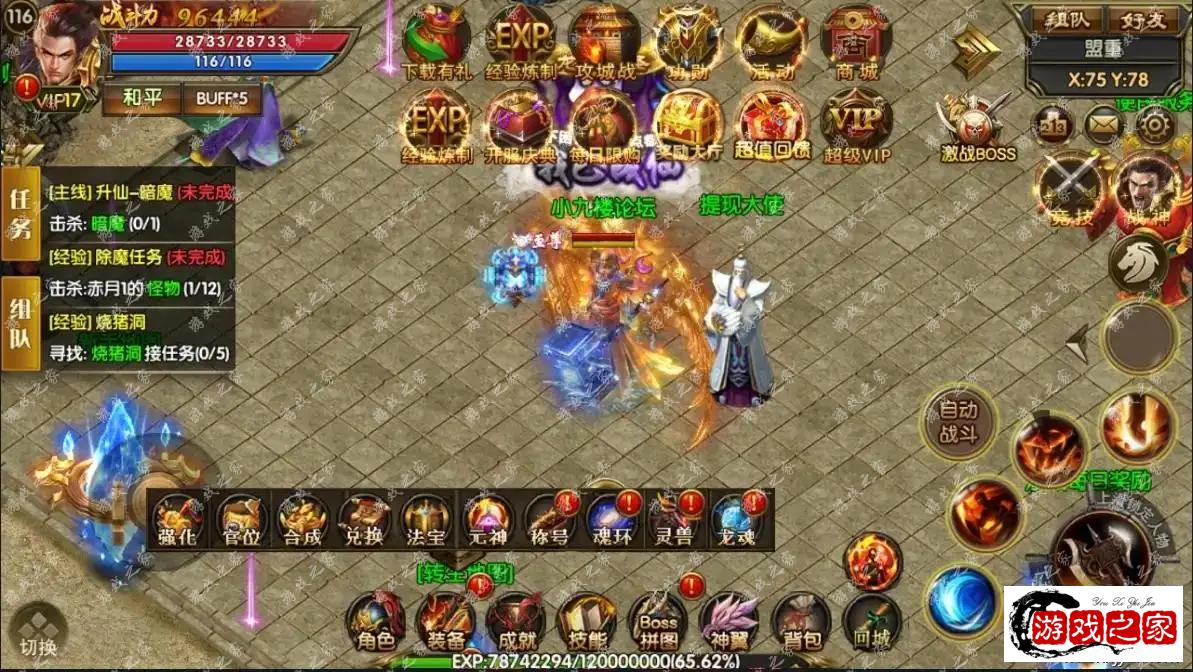Open the 背包 bag
1193x672 pixels.
(x=799, y=624)
